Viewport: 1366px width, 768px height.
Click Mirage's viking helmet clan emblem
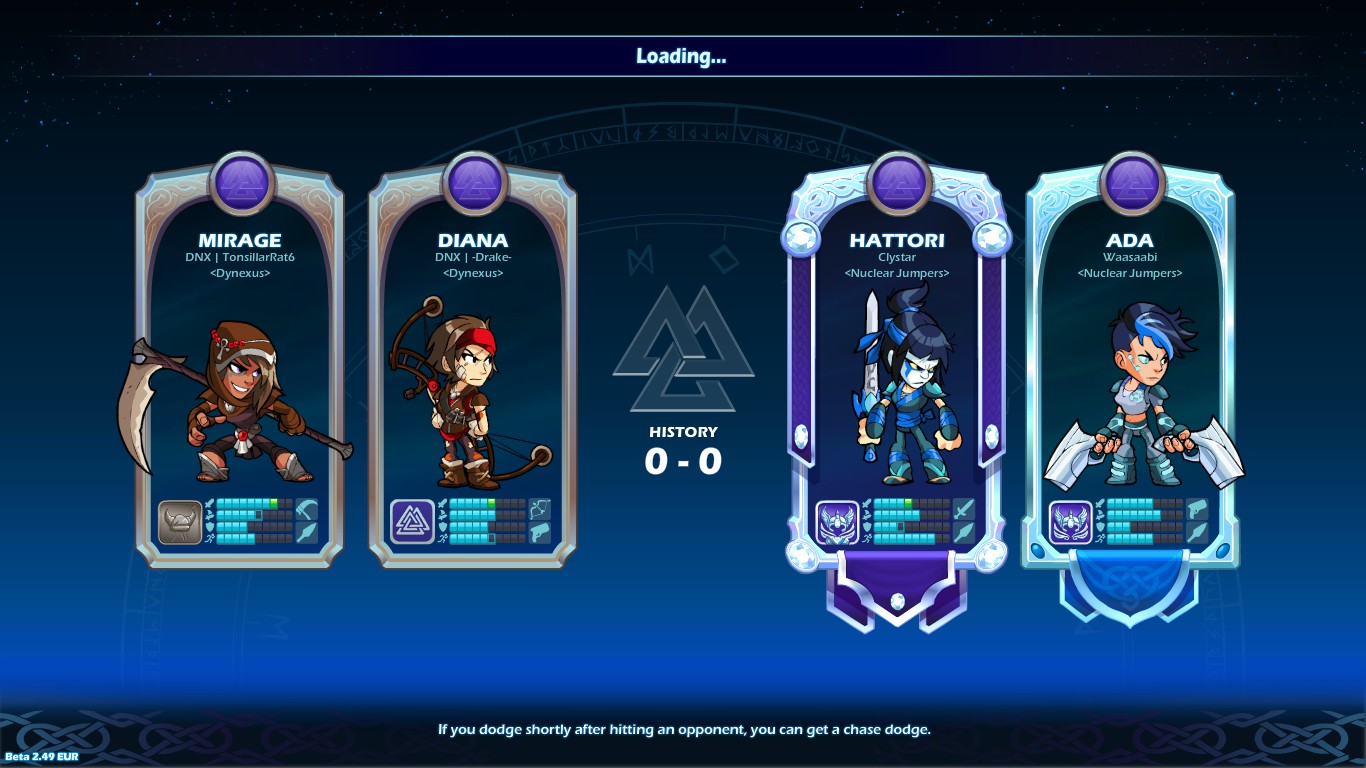(x=179, y=521)
